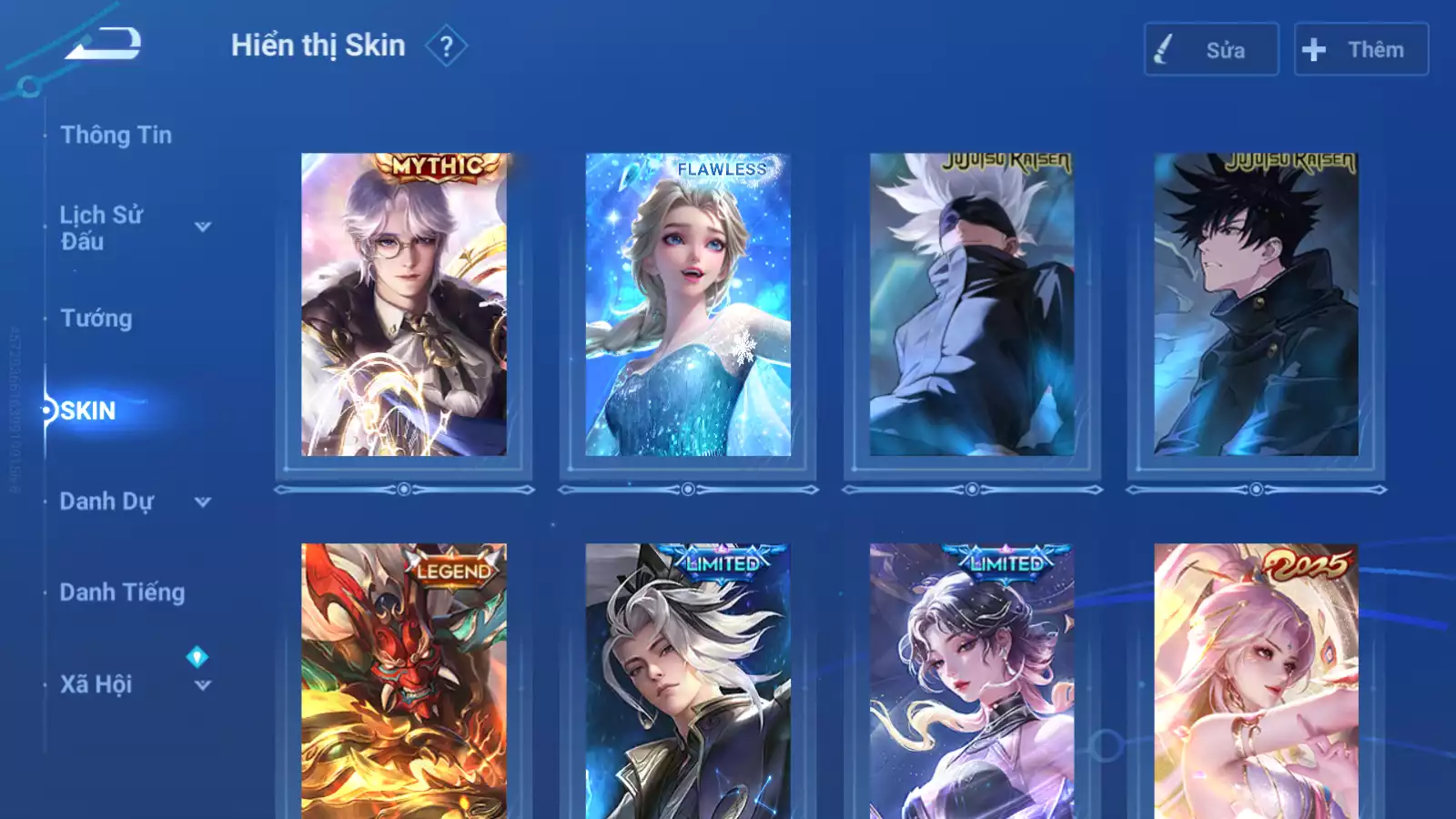Select the Mythic skin card

[x=404, y=305]
